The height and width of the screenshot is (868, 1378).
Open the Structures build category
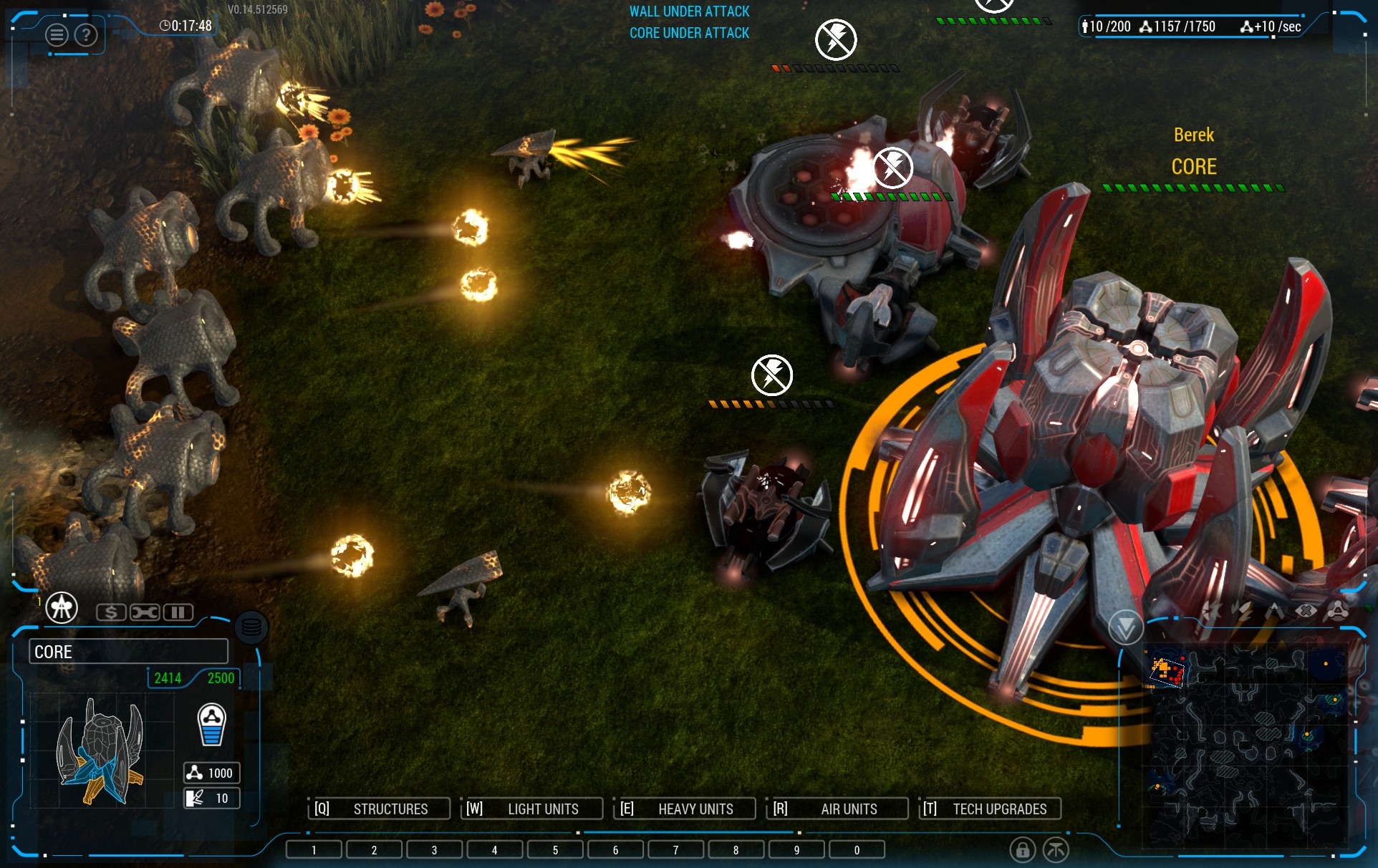pos(379,809)
